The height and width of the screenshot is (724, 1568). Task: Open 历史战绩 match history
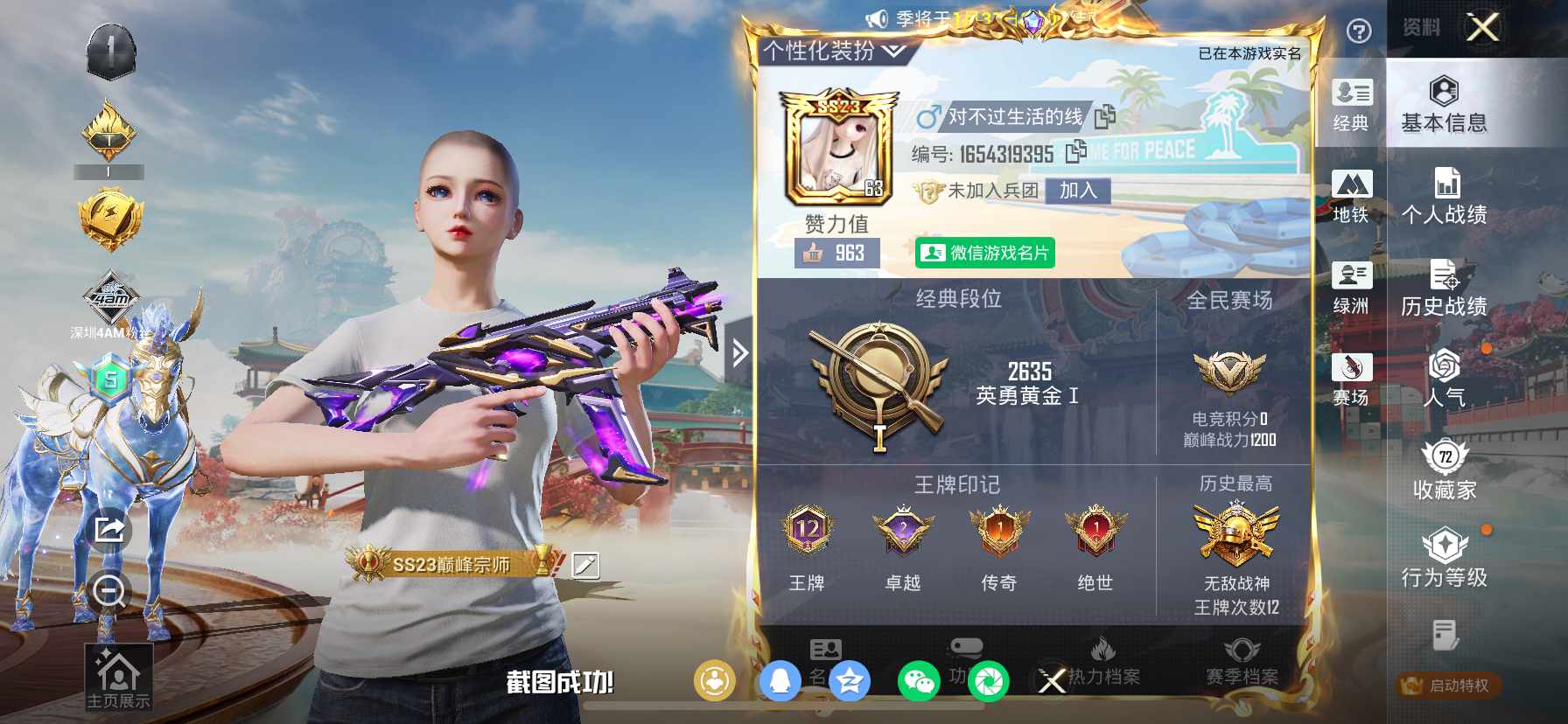click(1444, 289)
